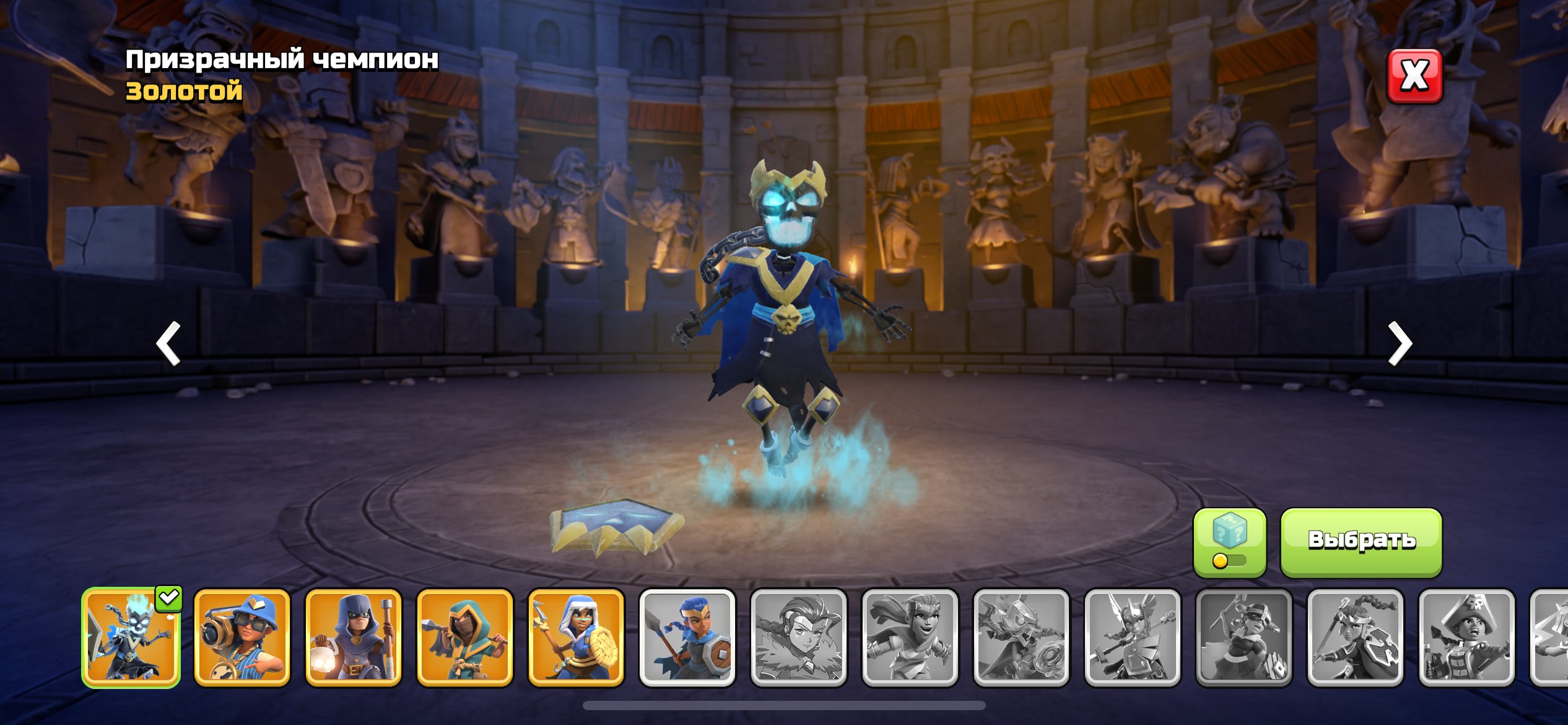Pick the hooded skin holding skull lantern
Screen dimensions: 1568x725
click(354, 638)
